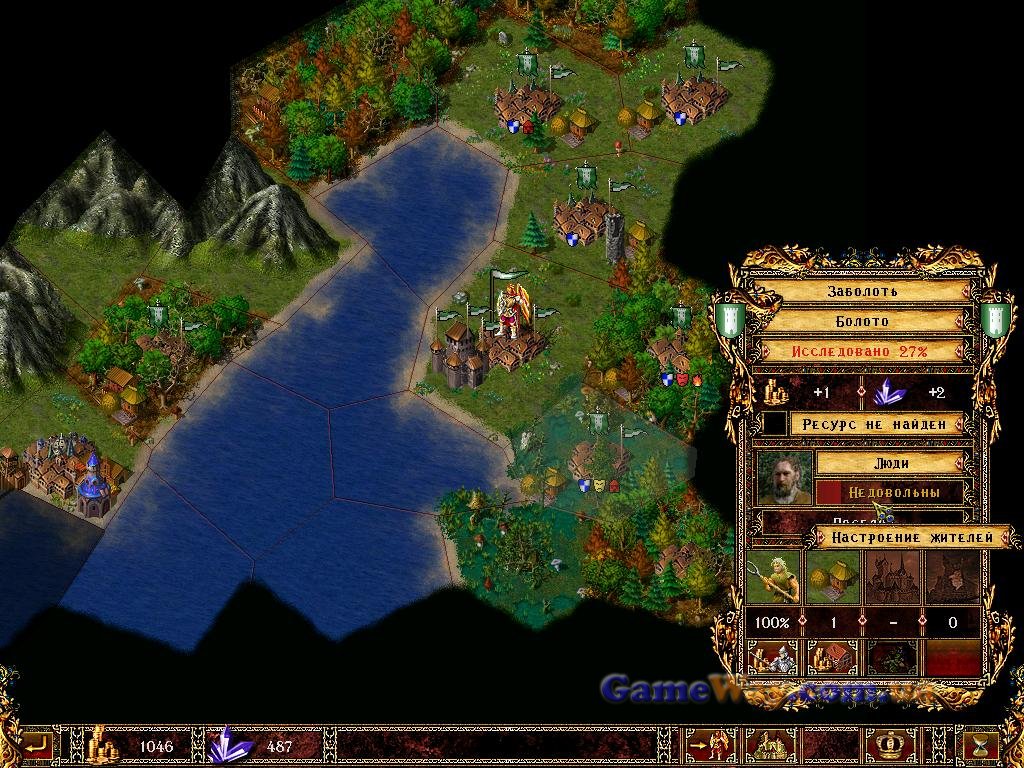Click the greyed-out castle thumbnail
The image size is (1024, 768).
pyautogui.click(x=892, y=578)
